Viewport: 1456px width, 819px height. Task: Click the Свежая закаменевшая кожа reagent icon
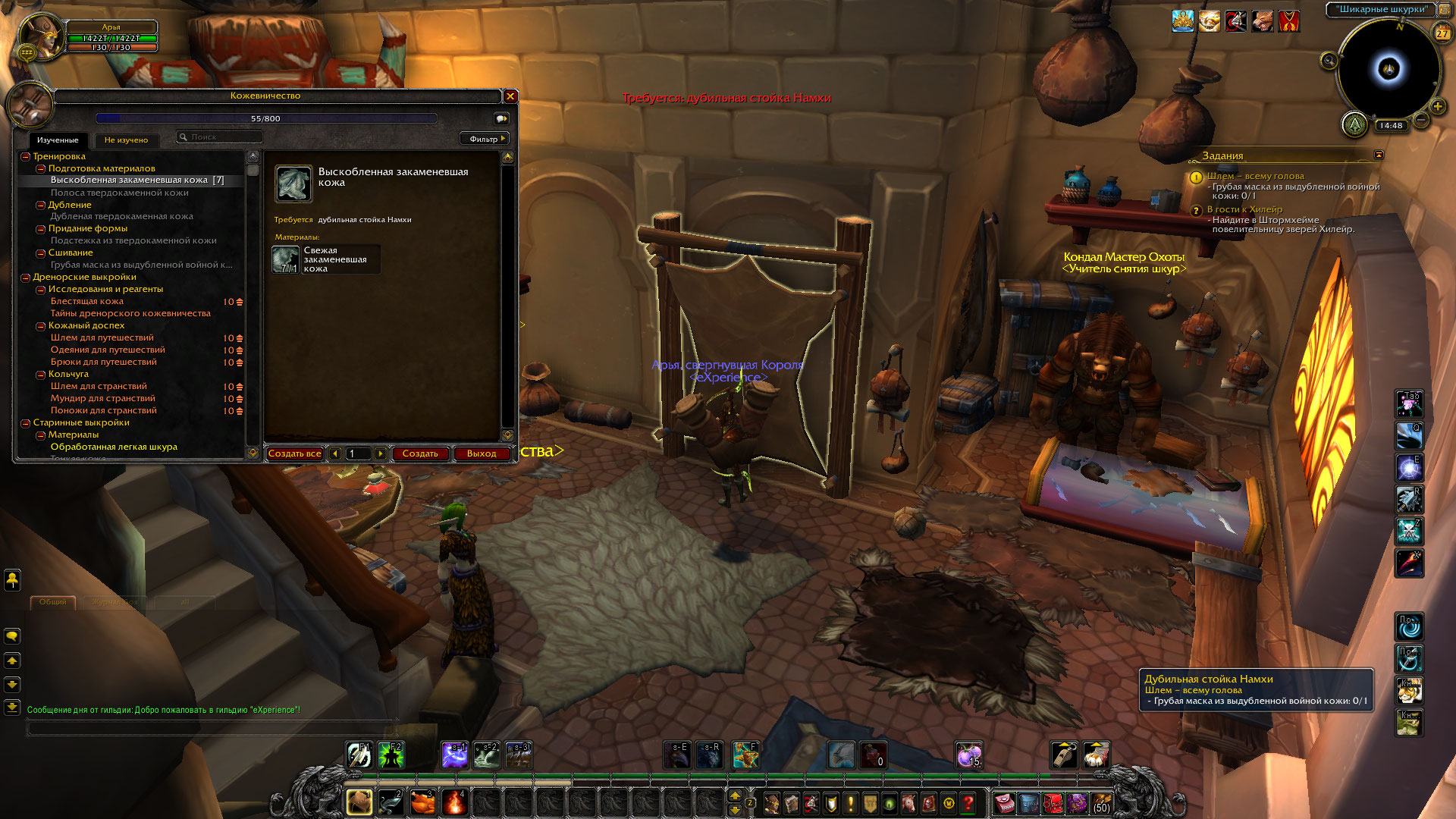pos(285,259)
